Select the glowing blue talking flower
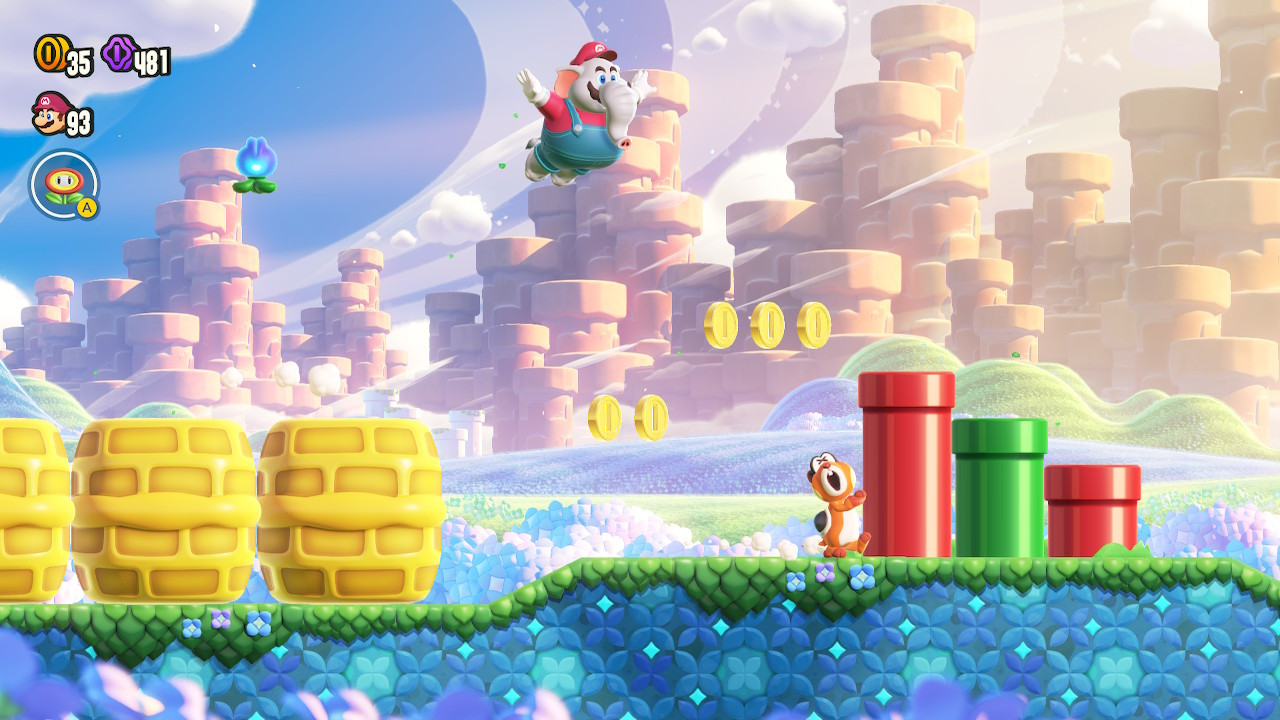 point(258,160)
